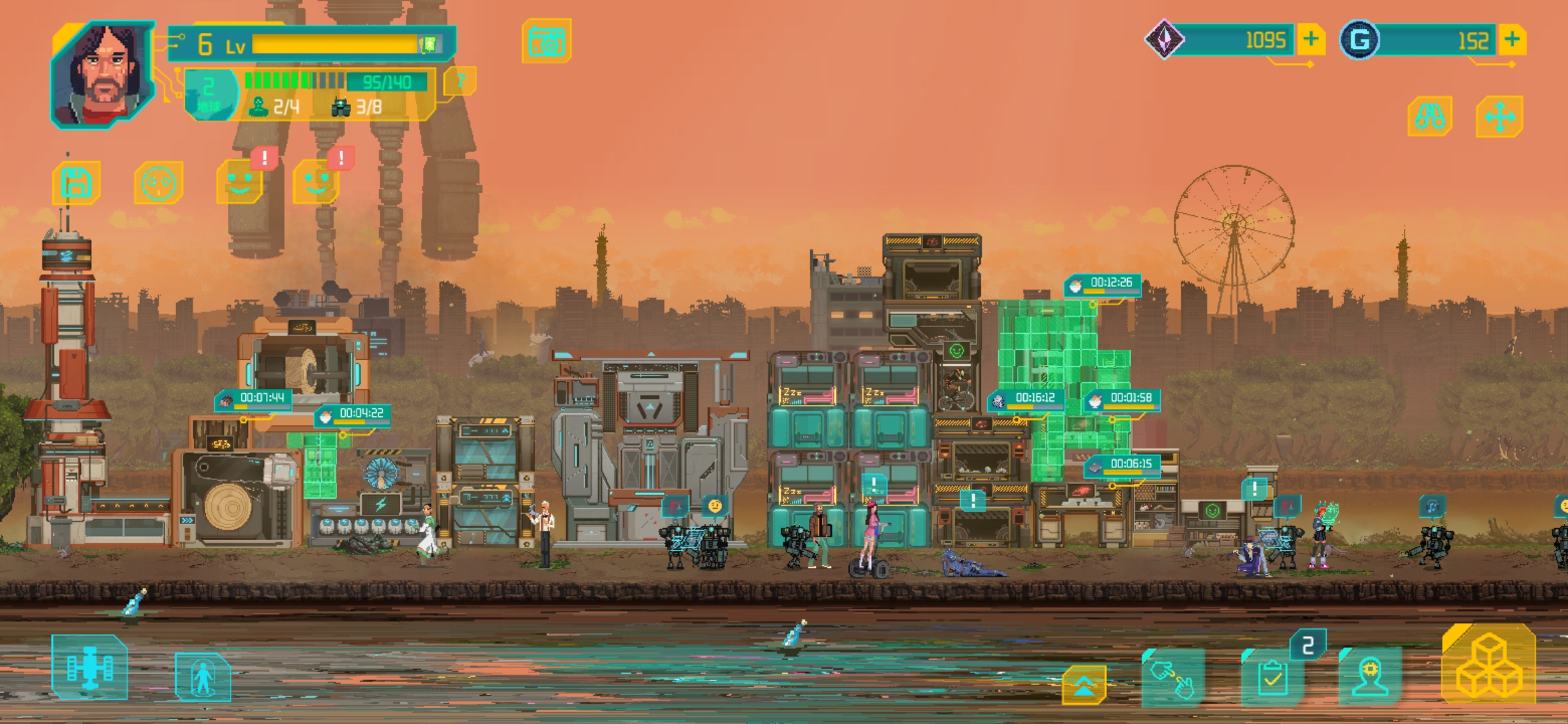Activate the binoculars view button
The width and height of the screenshot is (1568, 724).
[x=1430, y=117]
